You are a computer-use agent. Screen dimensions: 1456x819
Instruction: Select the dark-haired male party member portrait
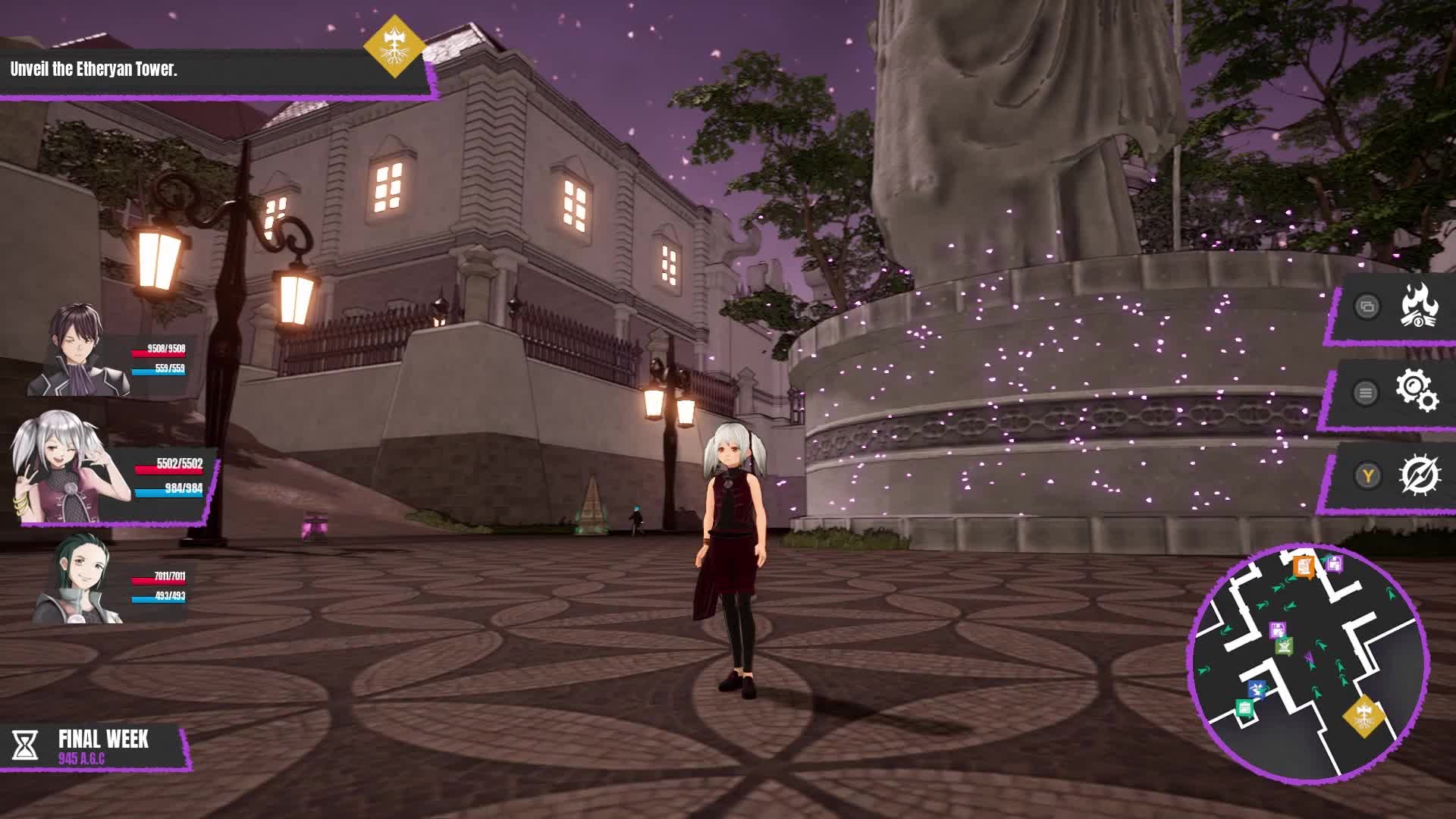78,350
